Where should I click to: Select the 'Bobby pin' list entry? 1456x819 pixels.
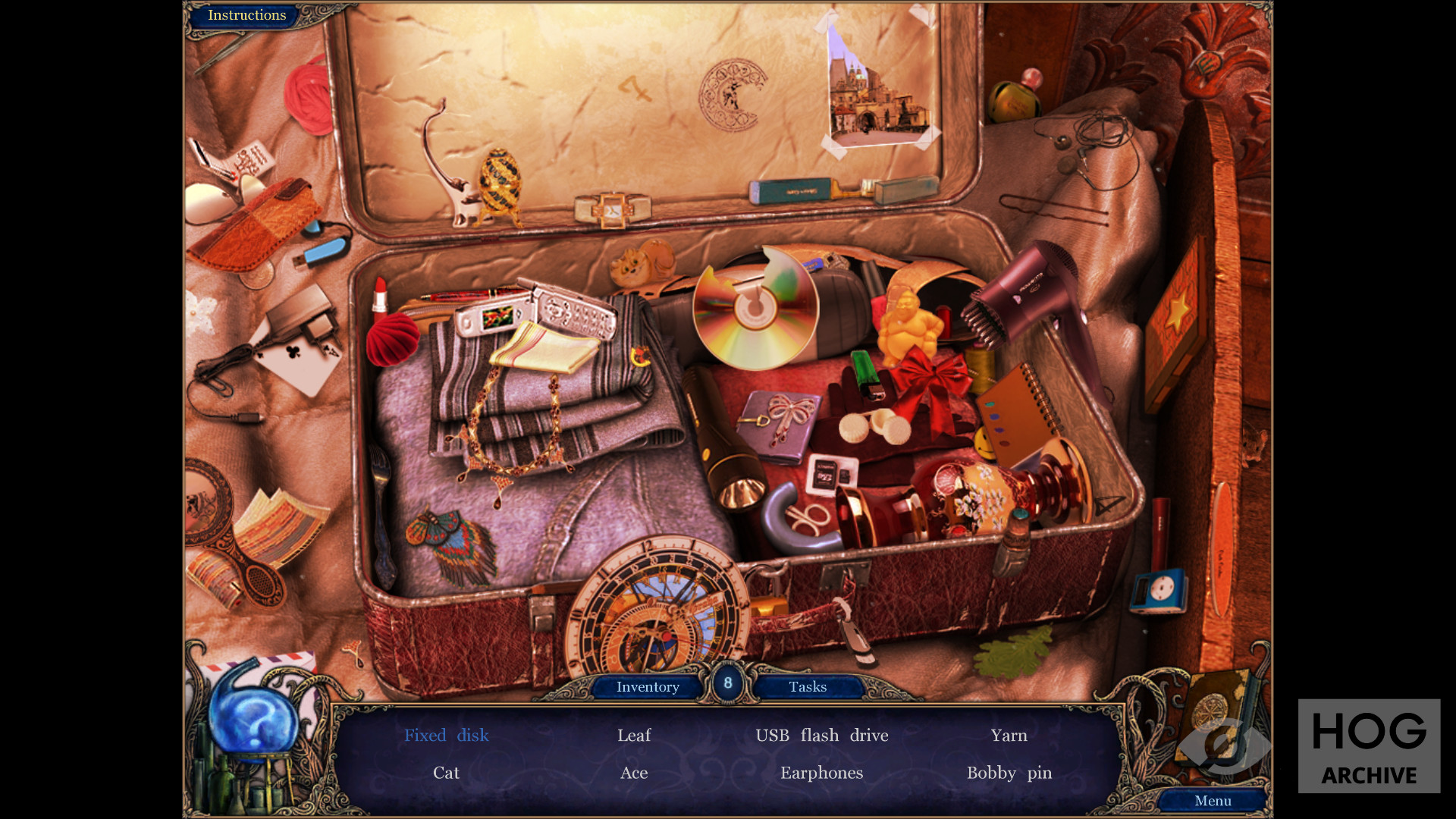1009,773
